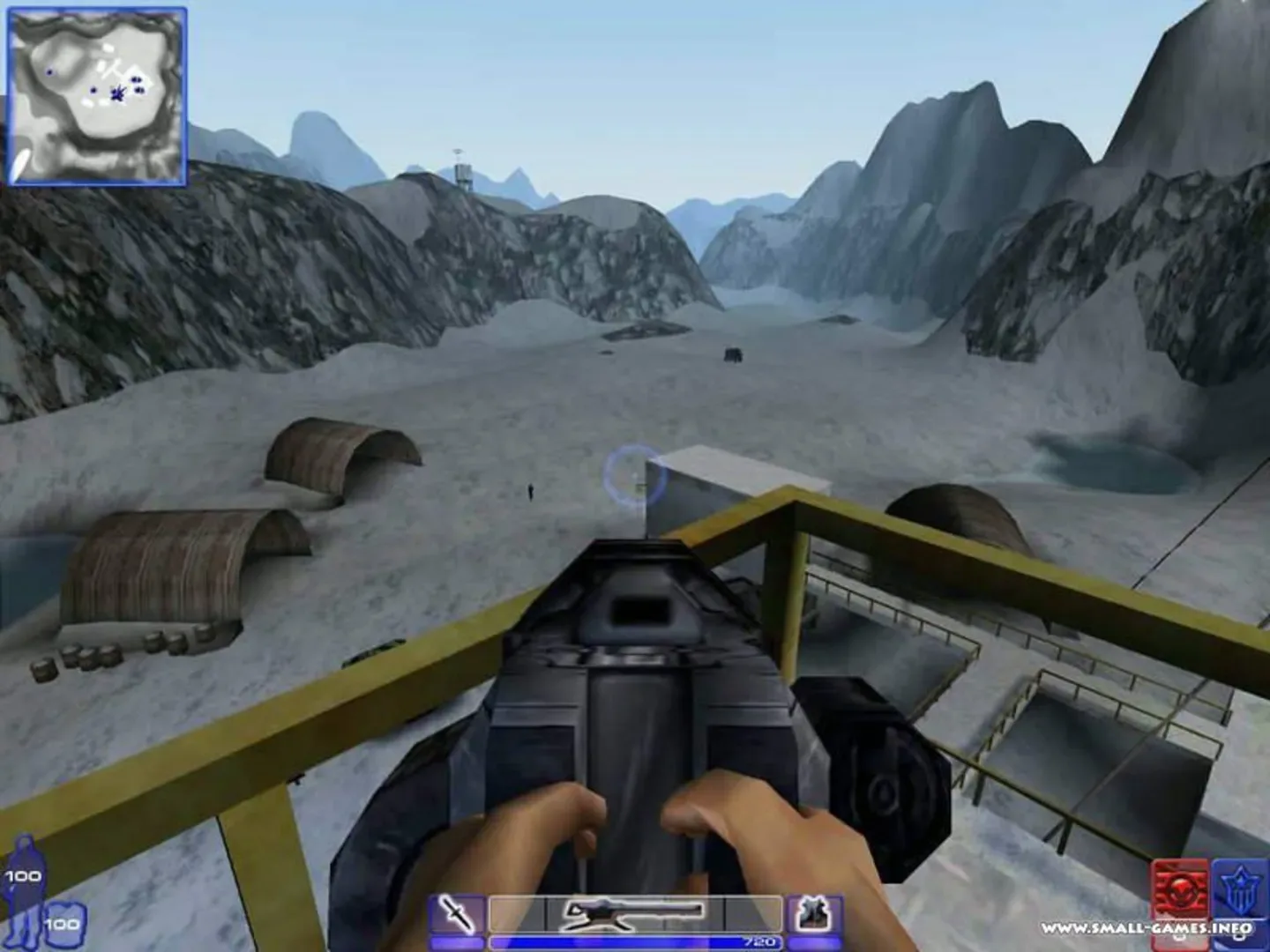The width and height of the screenshot is (1270, 952).
Task: Click the blue ammo bar showing 720
Action: click(635, 940)
